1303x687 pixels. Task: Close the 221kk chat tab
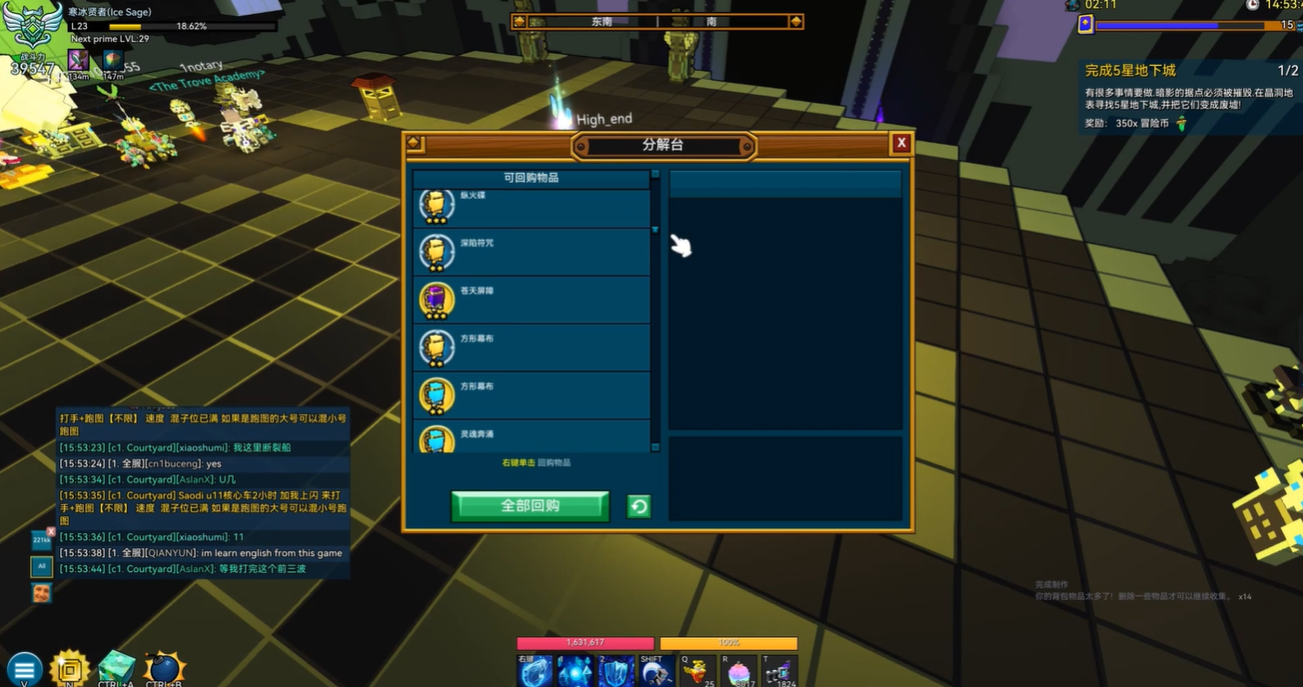(x=51, y=532)
